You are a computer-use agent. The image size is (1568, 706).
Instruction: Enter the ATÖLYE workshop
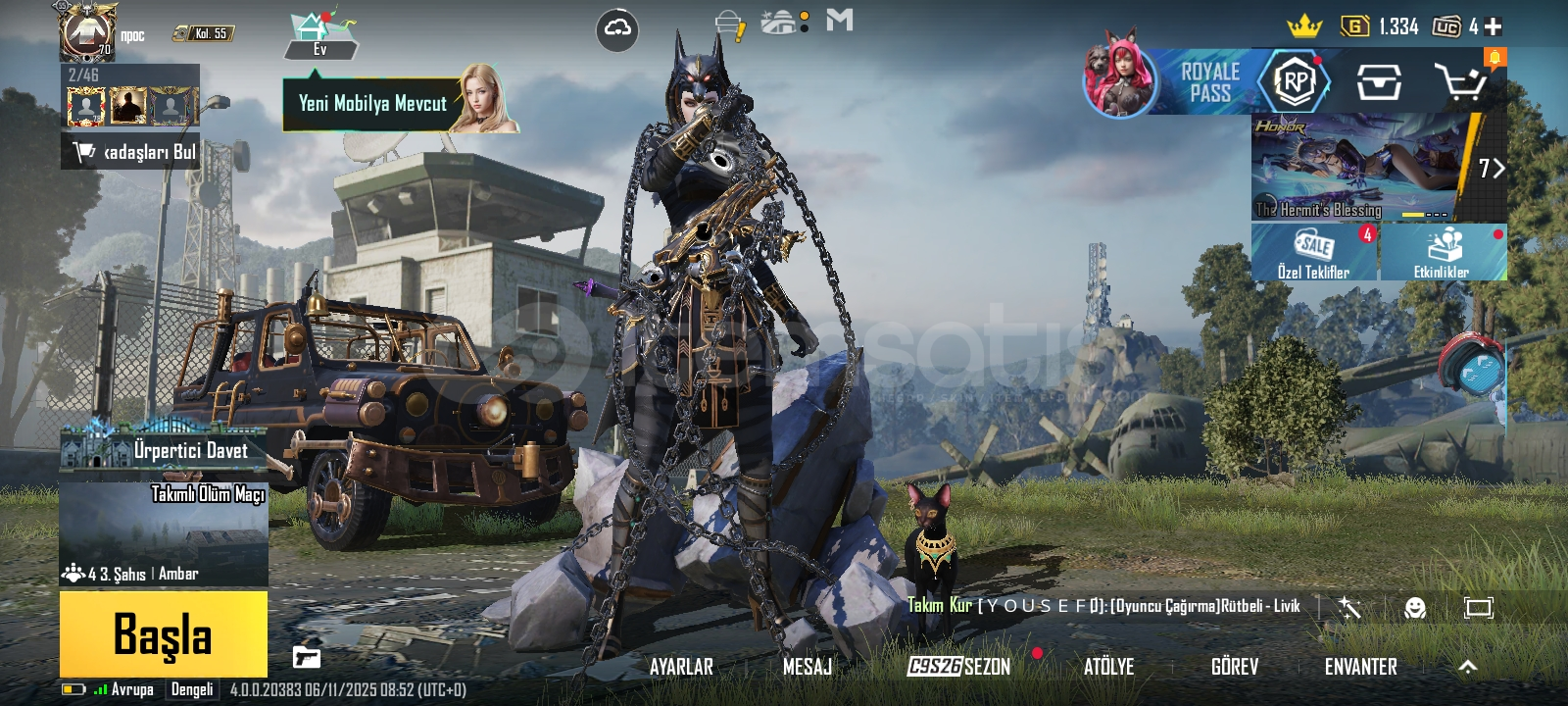(x=1108, y=667)
